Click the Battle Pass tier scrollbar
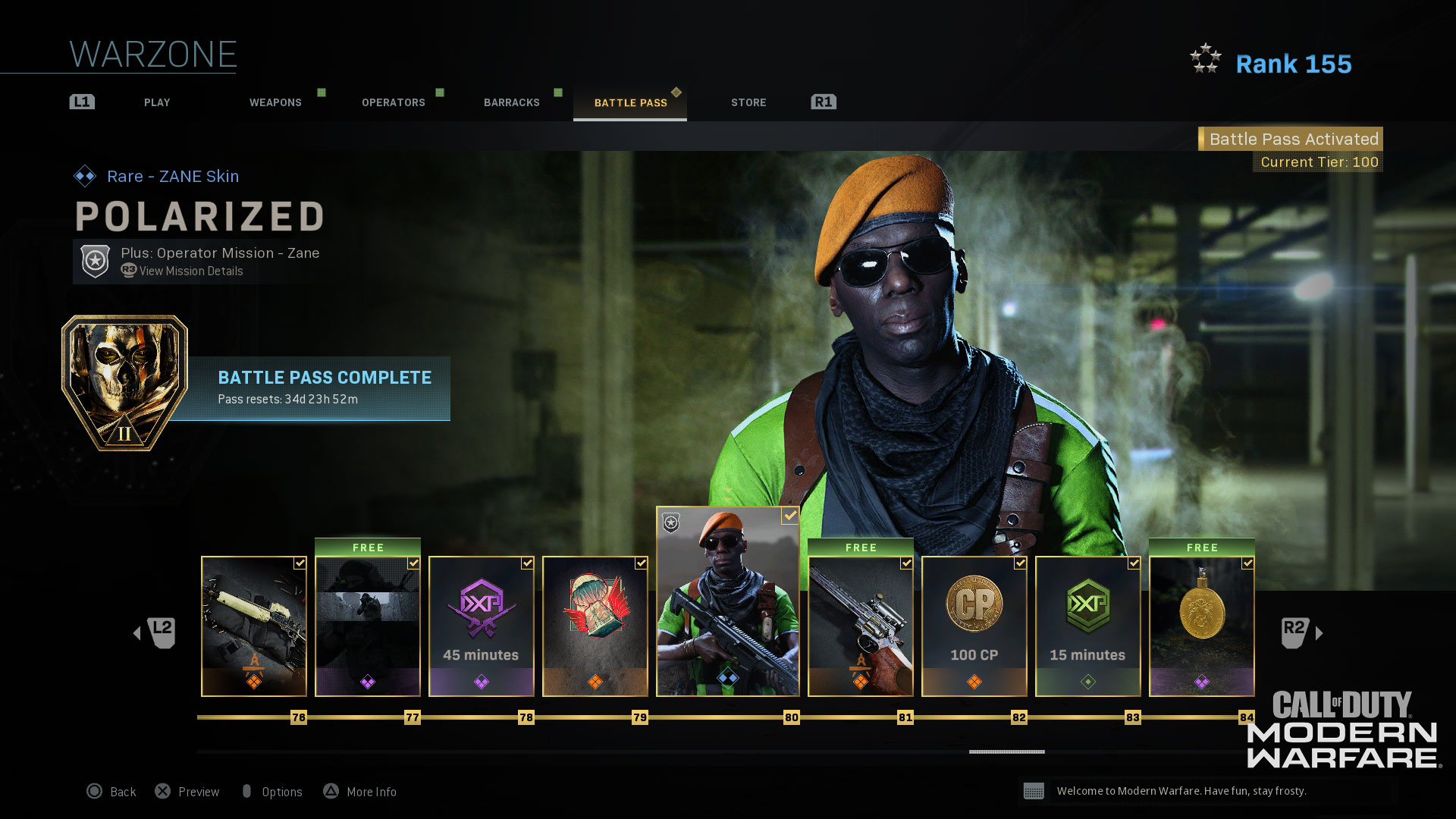1456x819 pixels. (1006, 752)
